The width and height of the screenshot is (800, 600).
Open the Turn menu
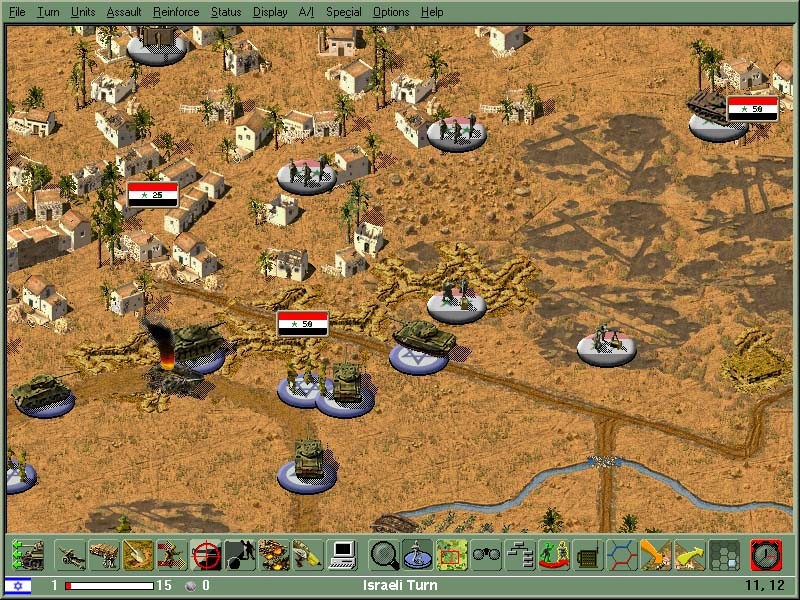point(48,12)
